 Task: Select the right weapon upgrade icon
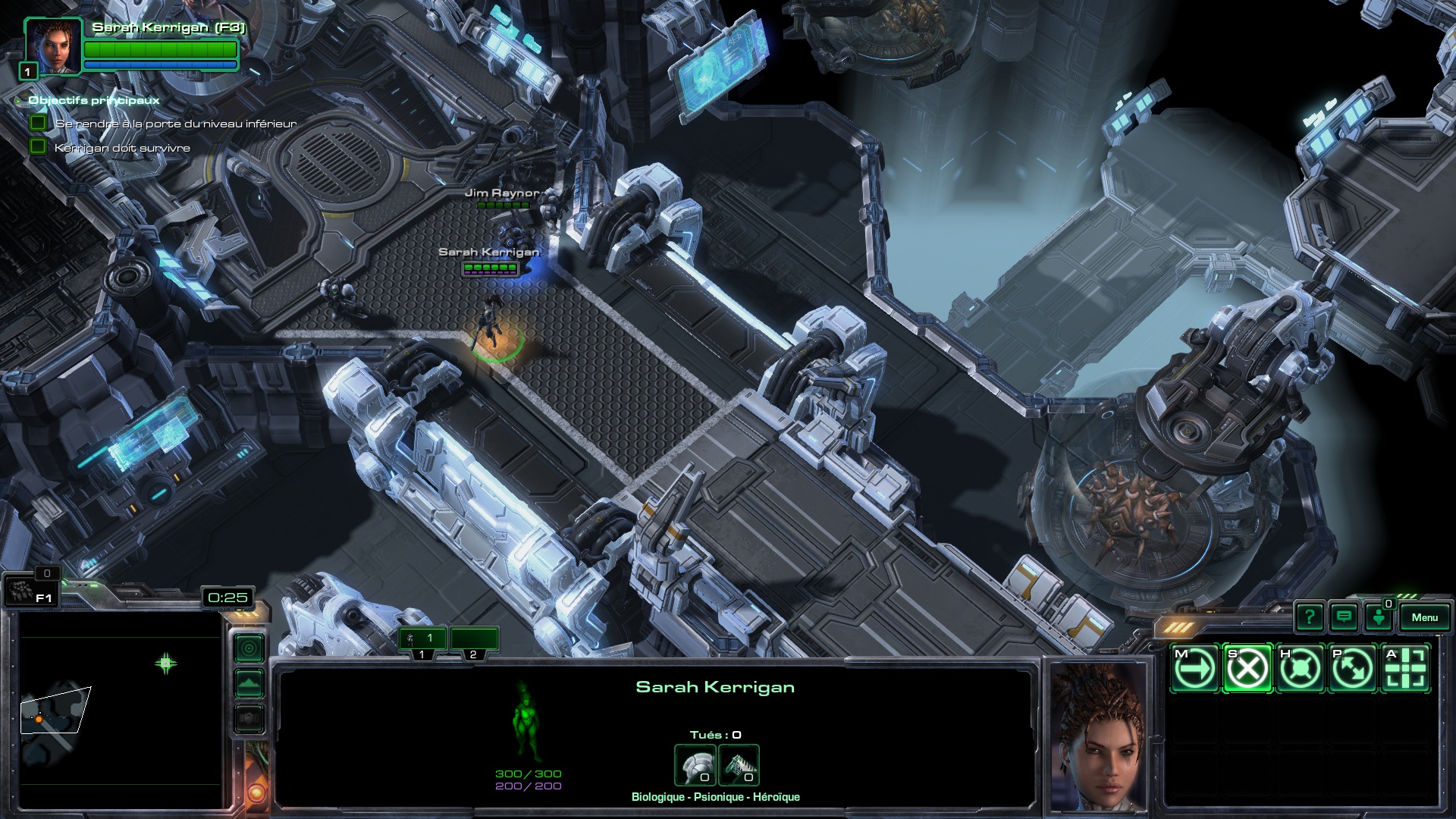(x=739, y=765)
